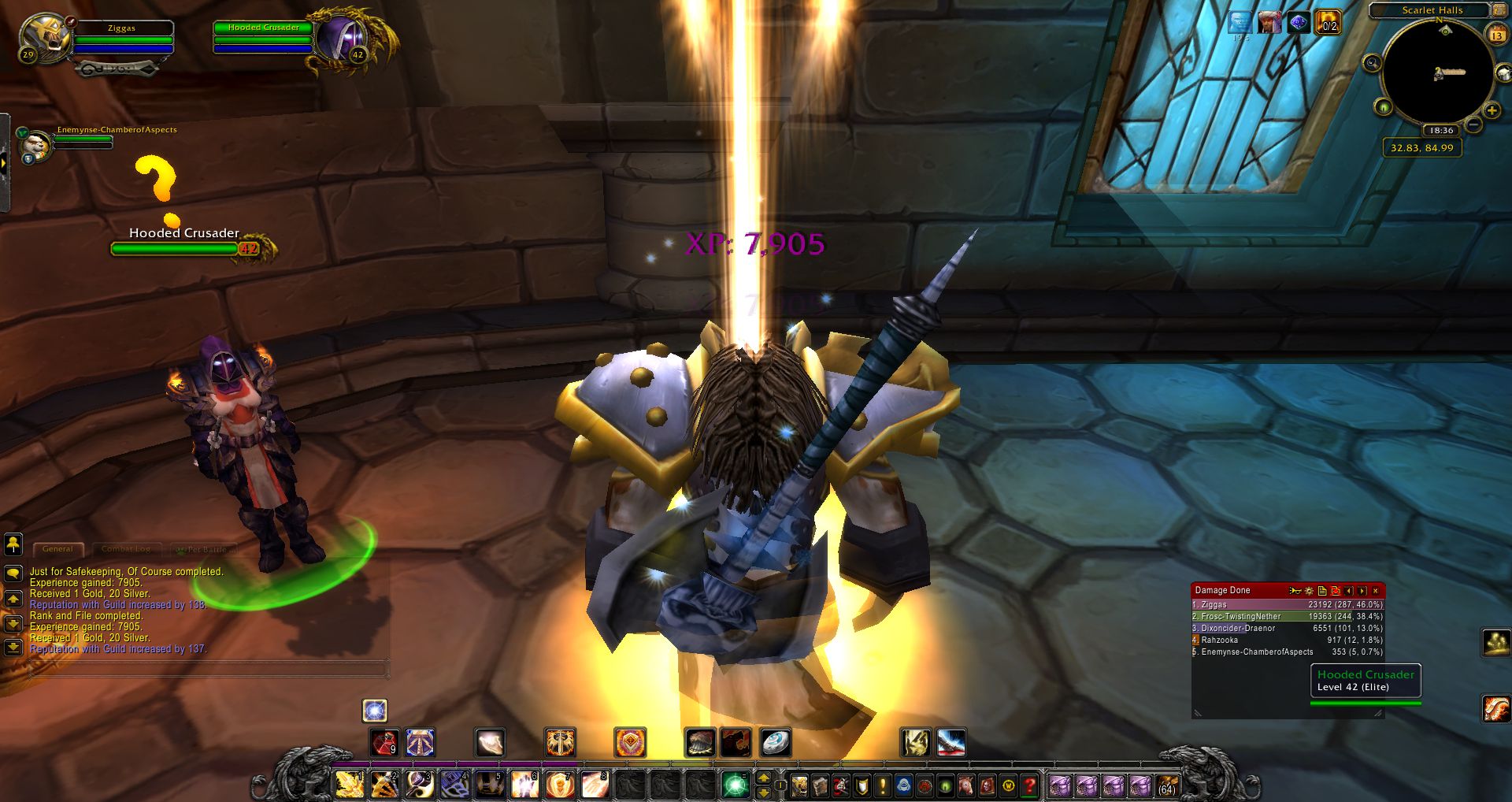Open the spellbook icon on the micro menu
Image resolution: width=1512 pixels, height=802 pixels.
tap(819, 785)
